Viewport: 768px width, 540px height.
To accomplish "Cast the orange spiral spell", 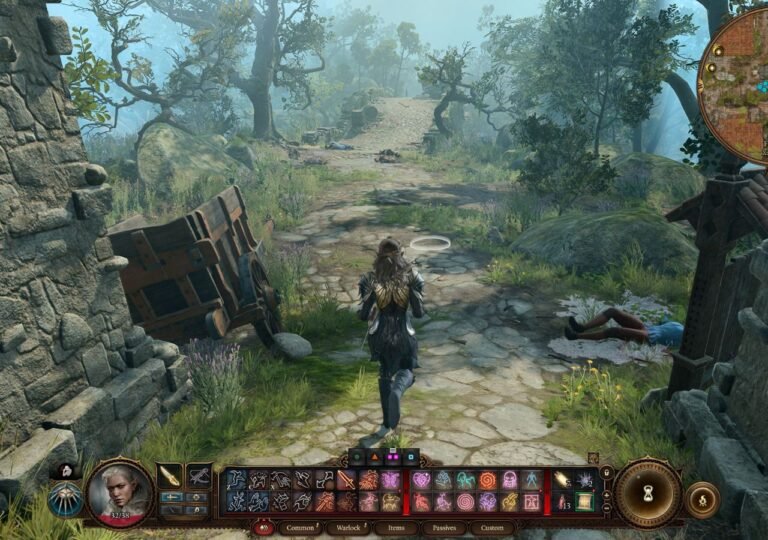I will pyautogui.click(x=487, y=480).
